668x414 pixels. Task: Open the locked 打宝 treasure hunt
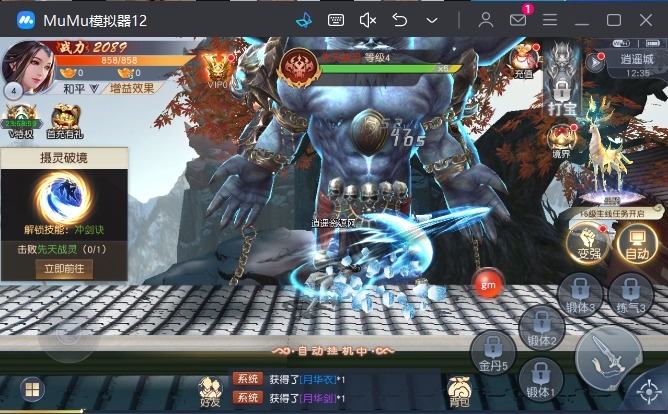(x=563, y=82)
